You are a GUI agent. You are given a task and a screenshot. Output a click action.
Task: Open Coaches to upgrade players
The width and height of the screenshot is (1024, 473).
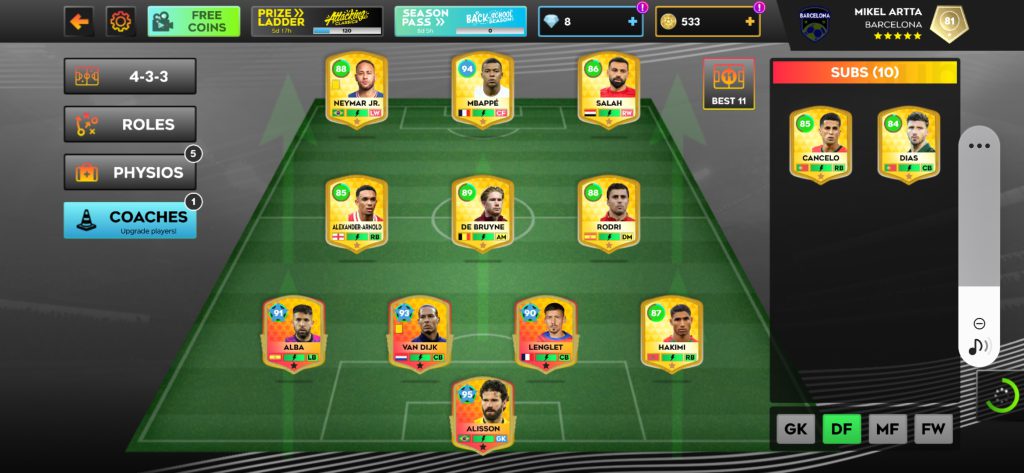pyautogui.click(x=130, y=220)
